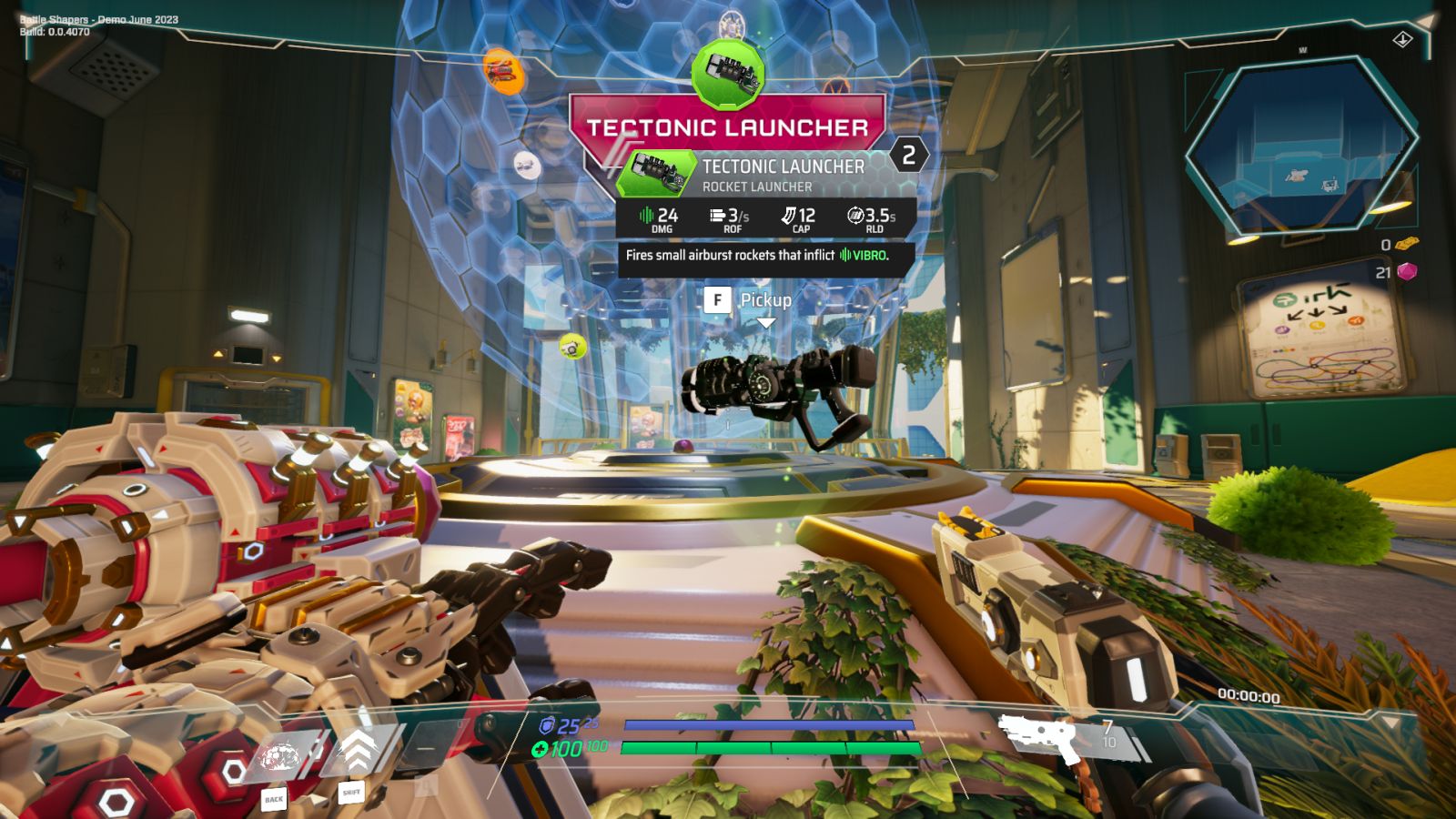This screenshot has height=819, width=1456.
Task: Click the download arrow diamond icon
Action: click(1402, 39)
